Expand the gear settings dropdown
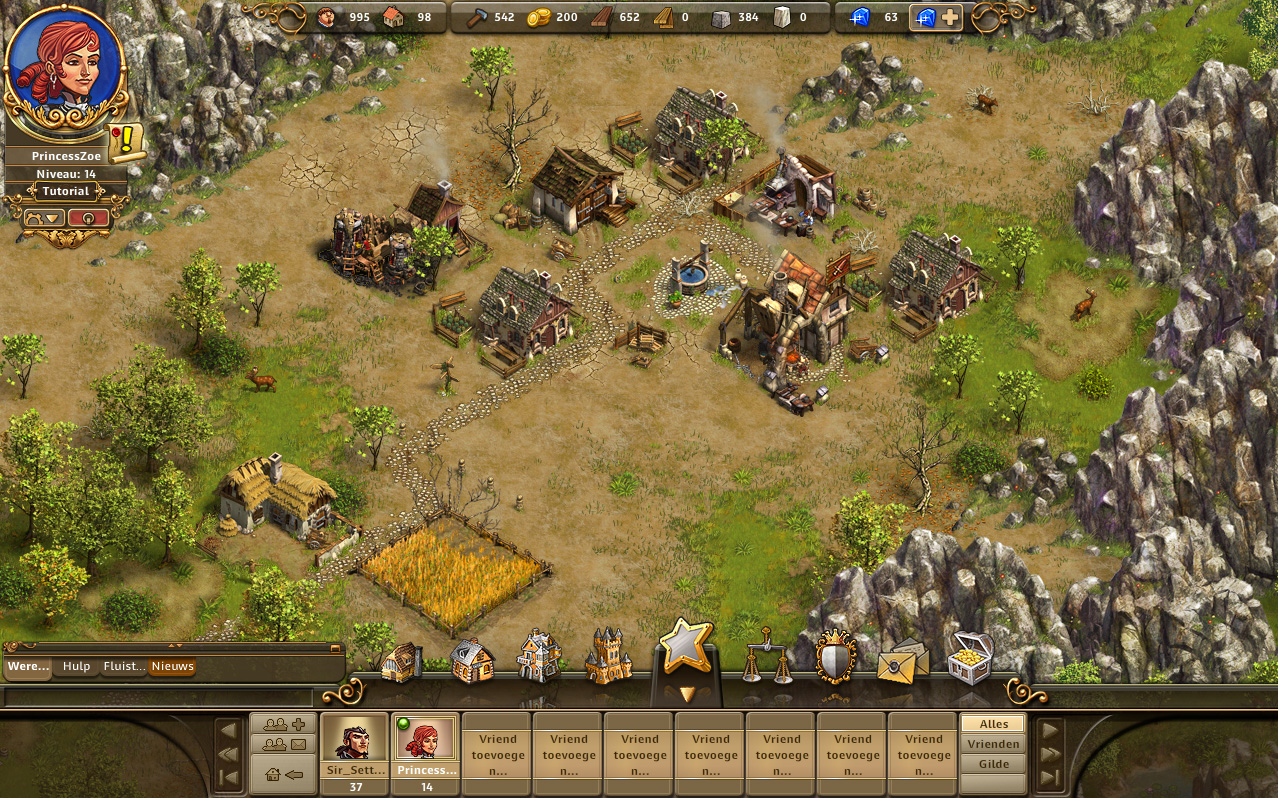This screenshot has width=1278, height=798. tap(44, 217)
